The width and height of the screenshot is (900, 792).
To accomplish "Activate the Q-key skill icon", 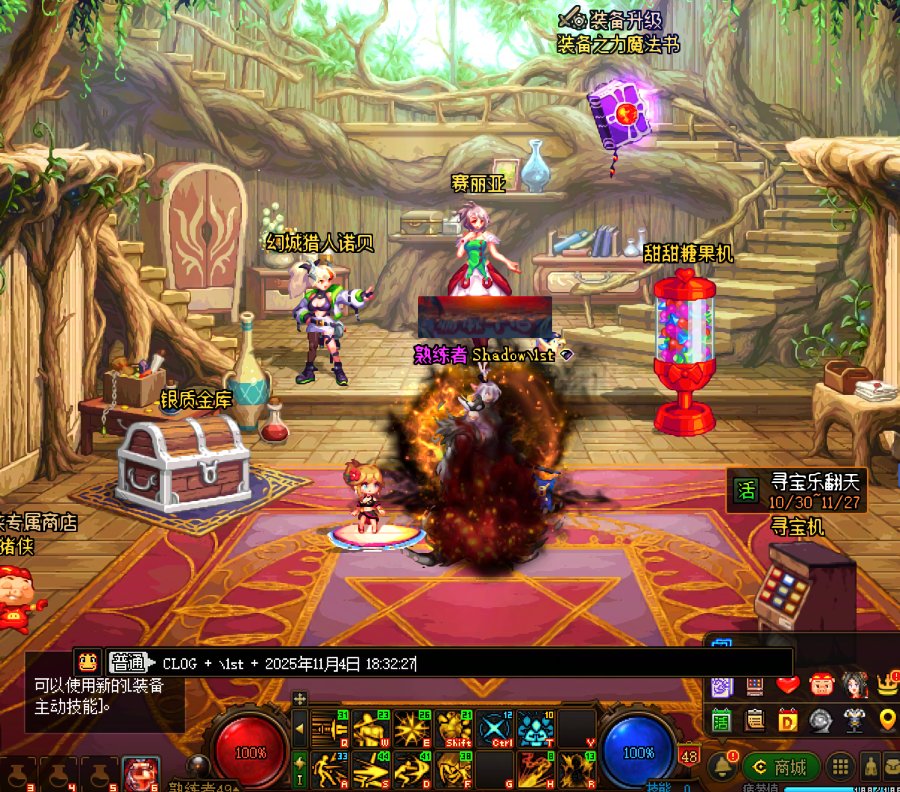I will (x=329, y=729).
